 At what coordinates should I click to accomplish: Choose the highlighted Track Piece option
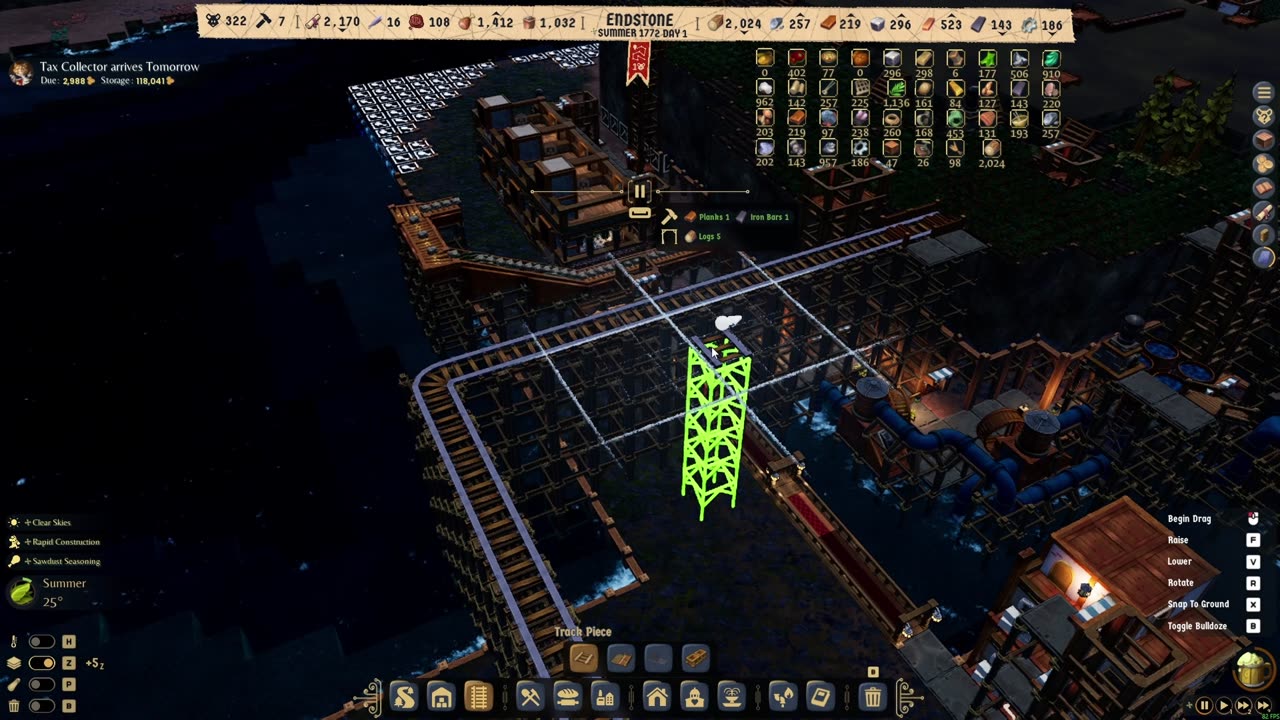[583, 658]
